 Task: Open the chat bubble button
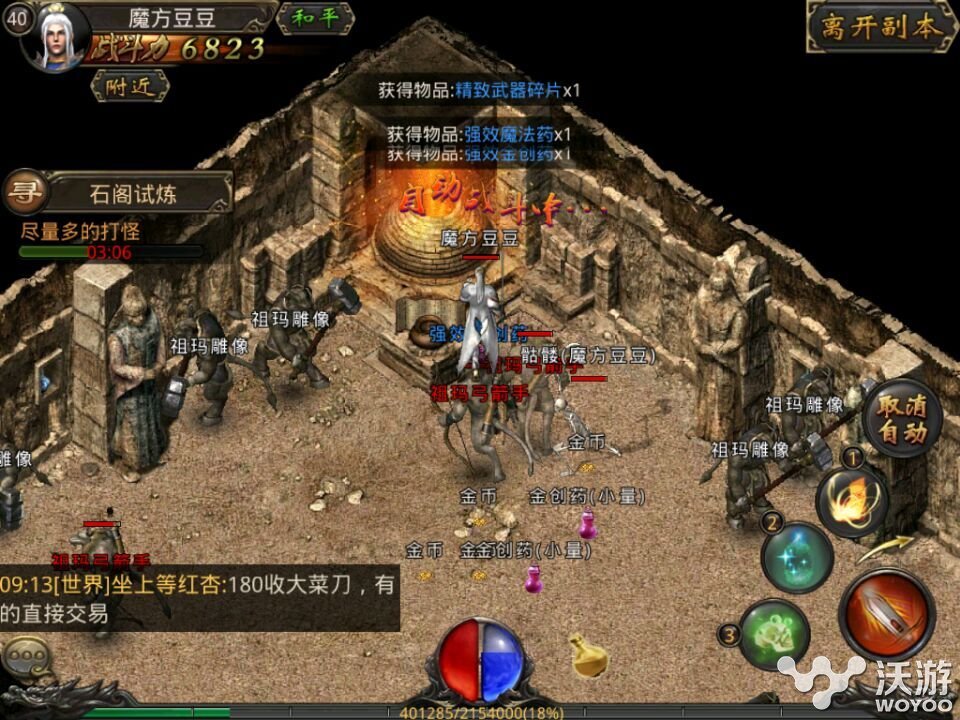(24, 656)
